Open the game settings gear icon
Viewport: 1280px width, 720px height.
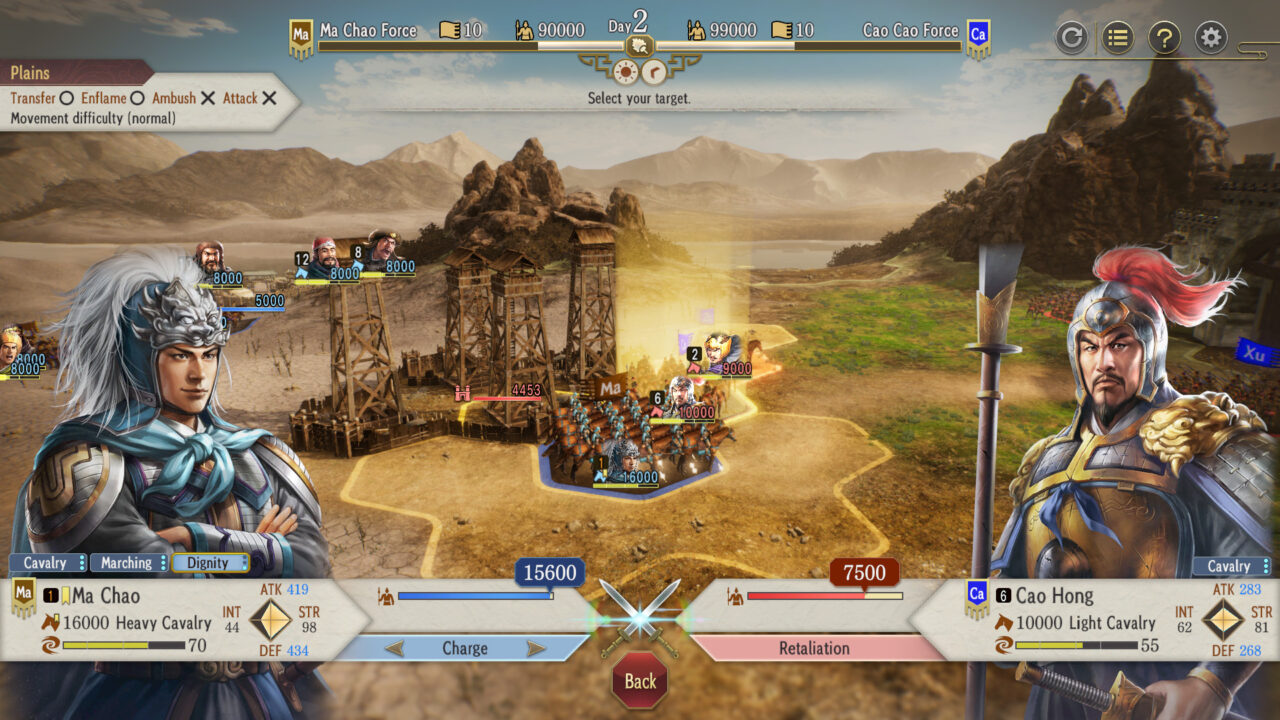point(1210,37)
